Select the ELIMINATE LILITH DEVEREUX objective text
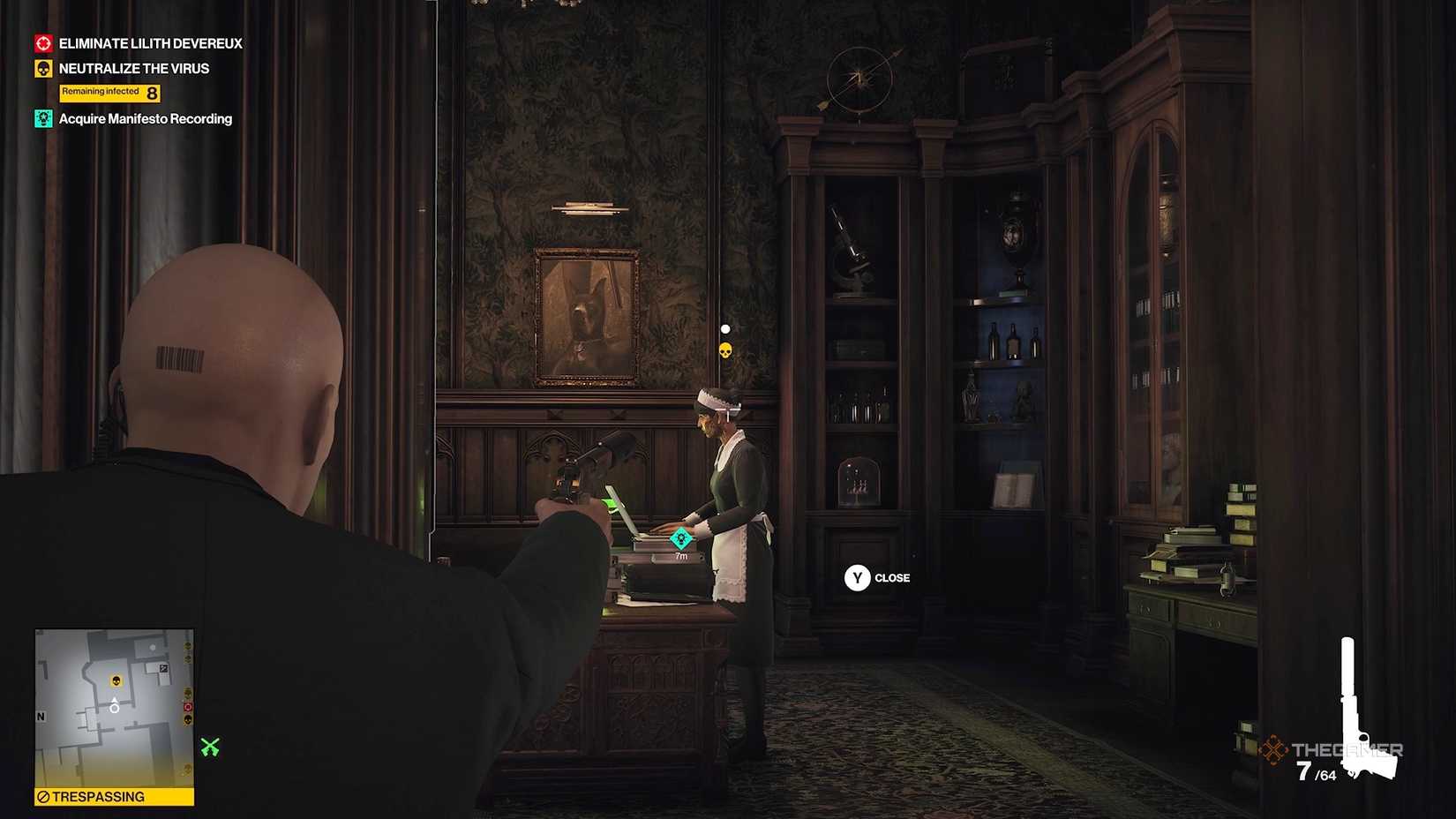 (149, 42)
